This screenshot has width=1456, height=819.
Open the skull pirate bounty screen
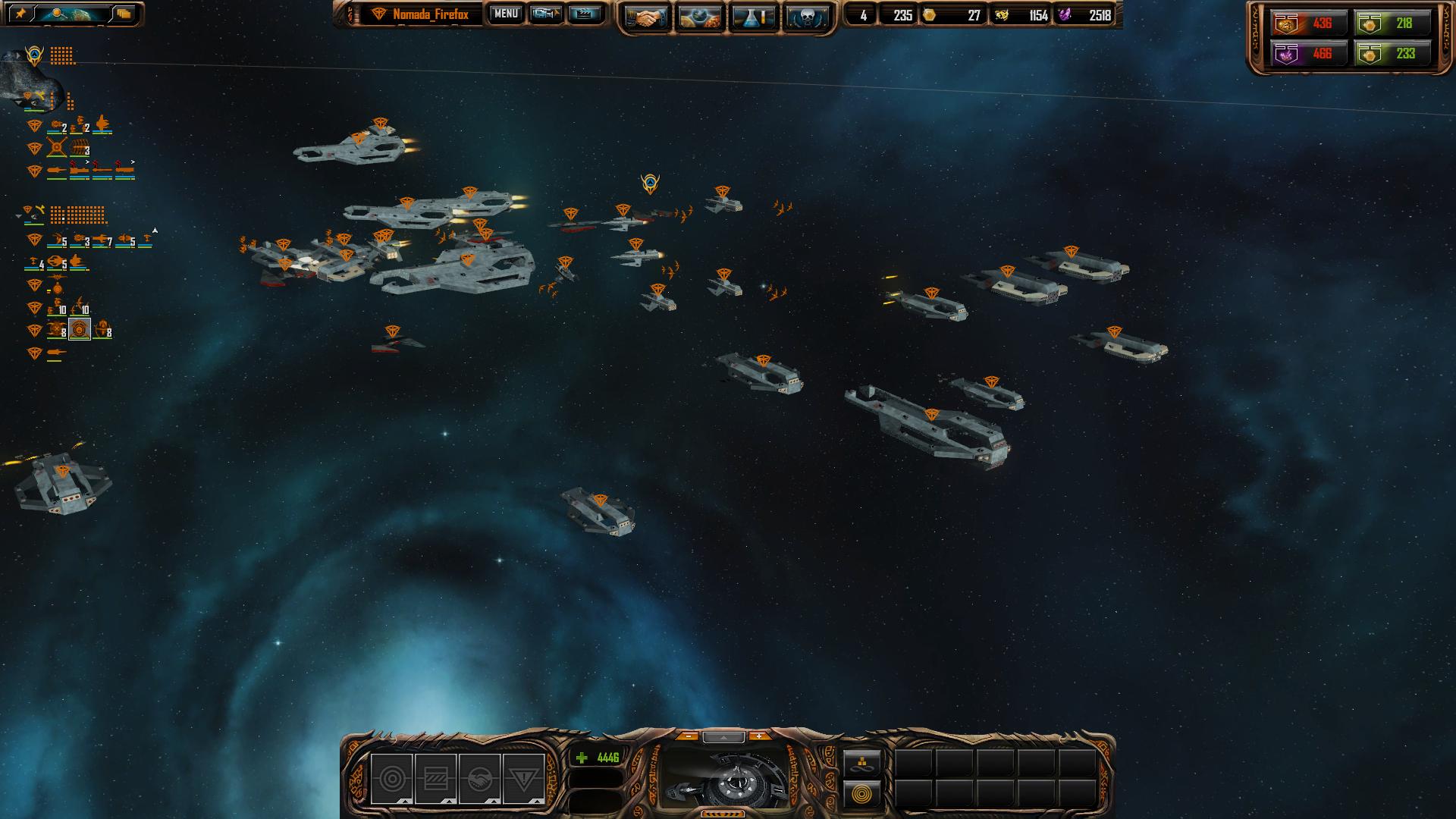[807, 17]
